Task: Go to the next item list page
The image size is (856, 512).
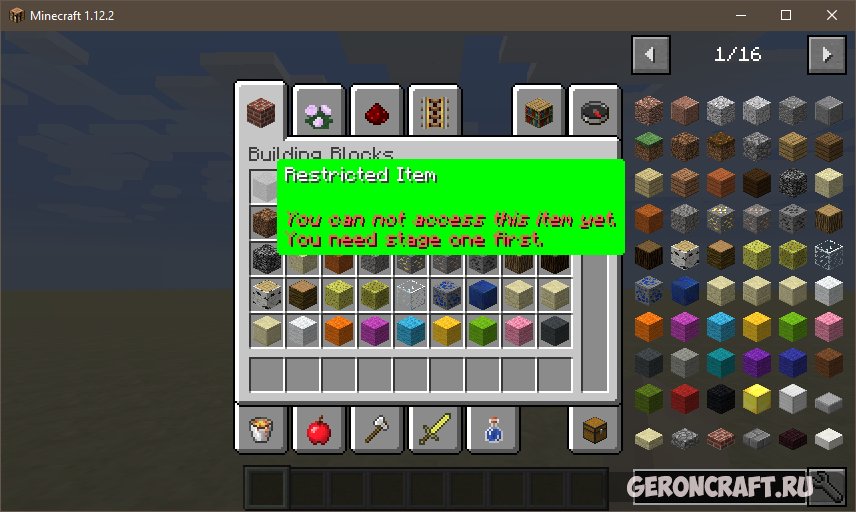Action: tap(827, 54)
